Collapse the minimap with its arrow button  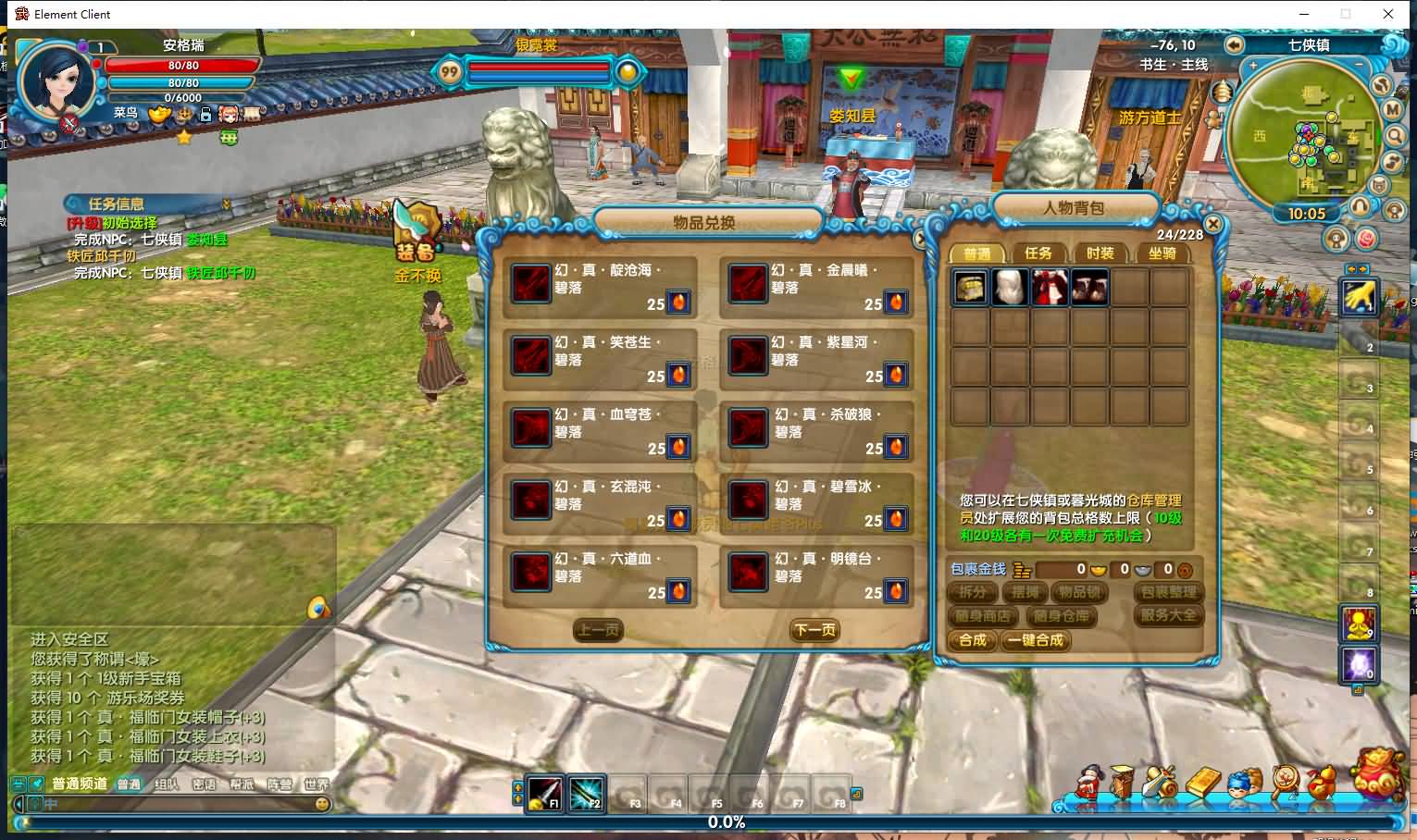pos(1235,44)
